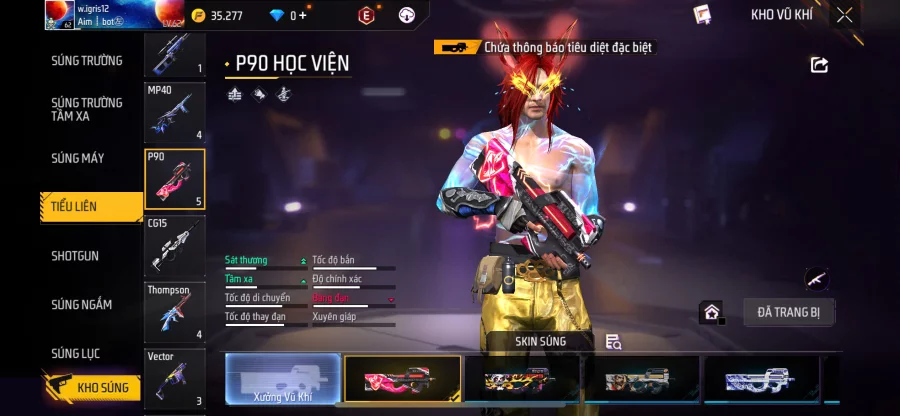Select the Súng Máy weapon category
This screenshot has height=416, width=900.
click(78, 158)
